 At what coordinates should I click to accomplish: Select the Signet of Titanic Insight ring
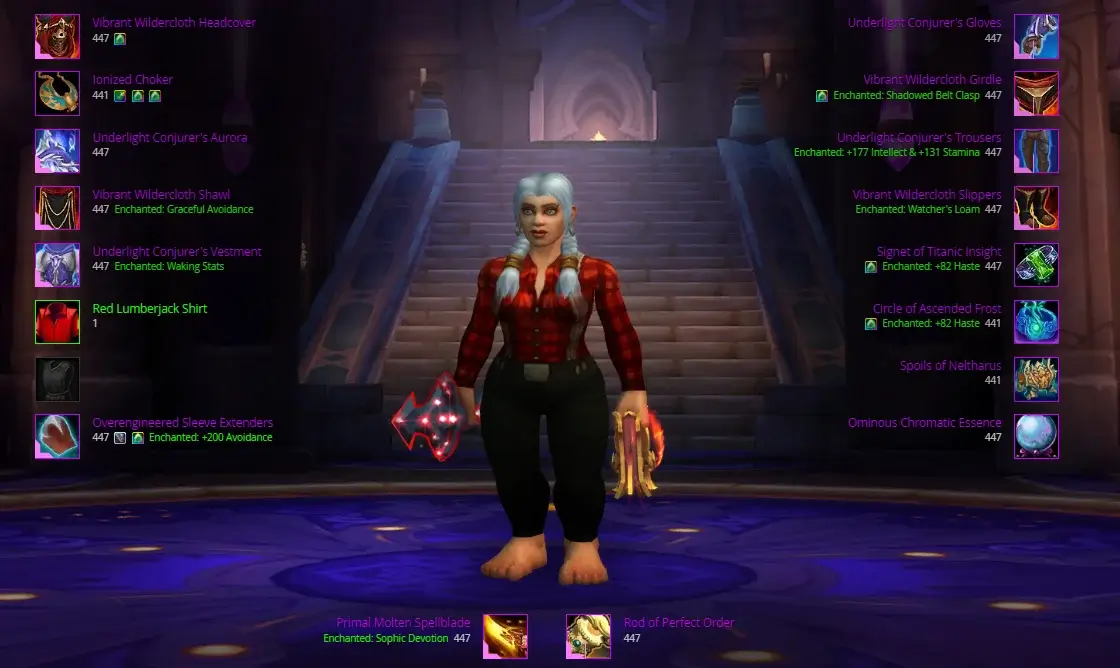[1036, 265]
